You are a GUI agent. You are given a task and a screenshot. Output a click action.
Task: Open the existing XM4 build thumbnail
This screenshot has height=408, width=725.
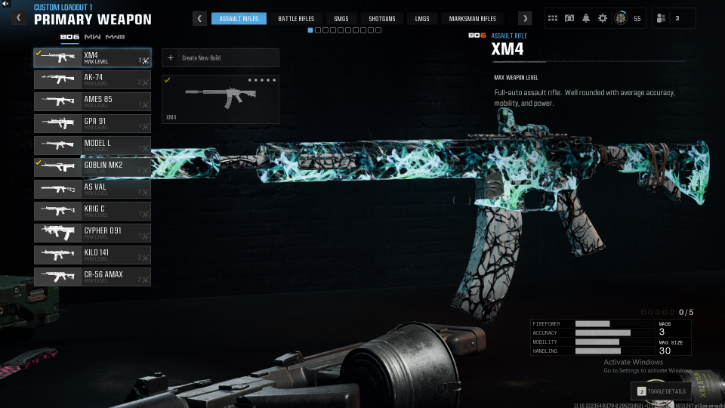pyautogui.click(x=220, y=98)
